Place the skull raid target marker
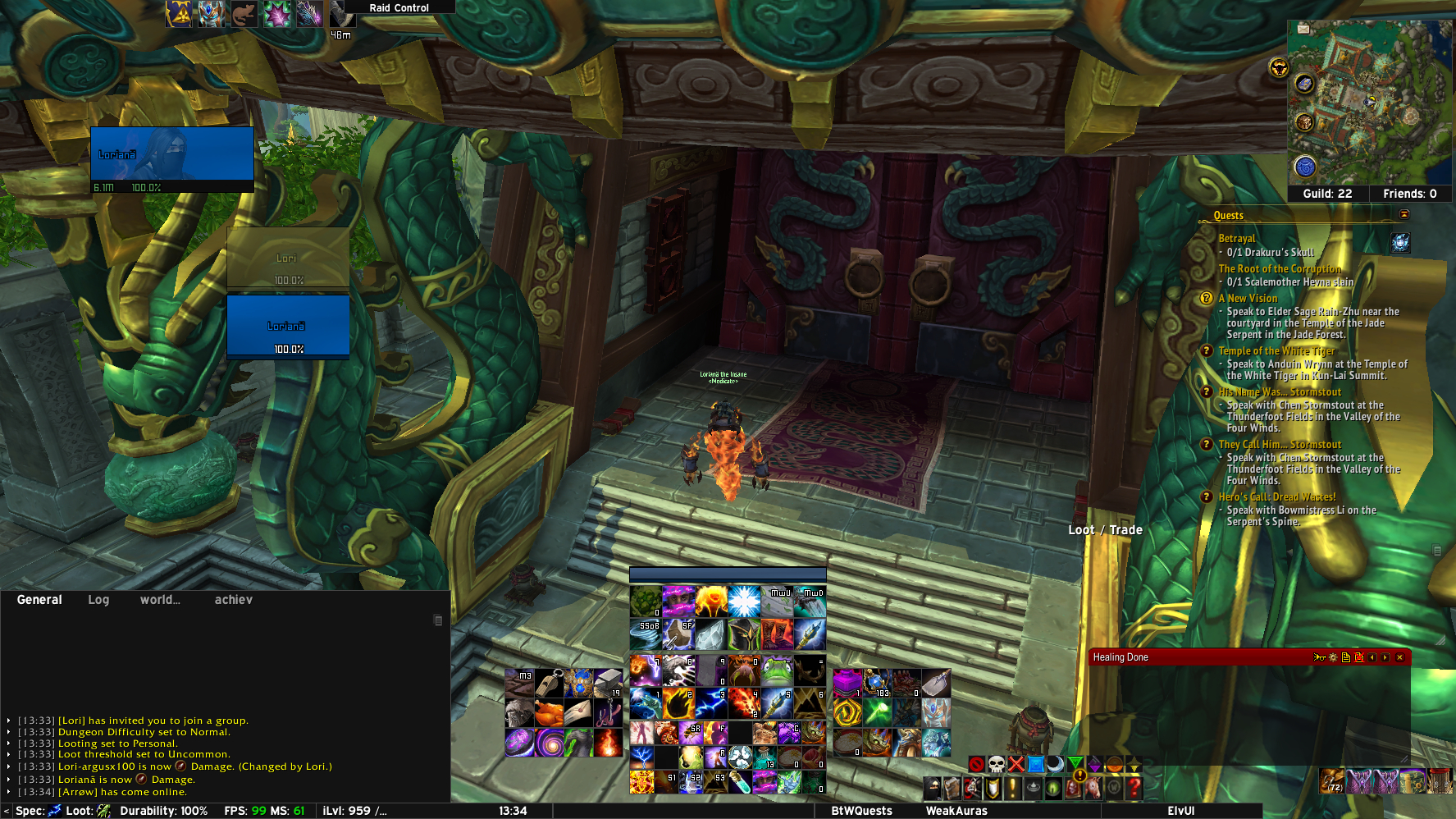Screen dimensions: 1456x819 [x=996, y=765]
